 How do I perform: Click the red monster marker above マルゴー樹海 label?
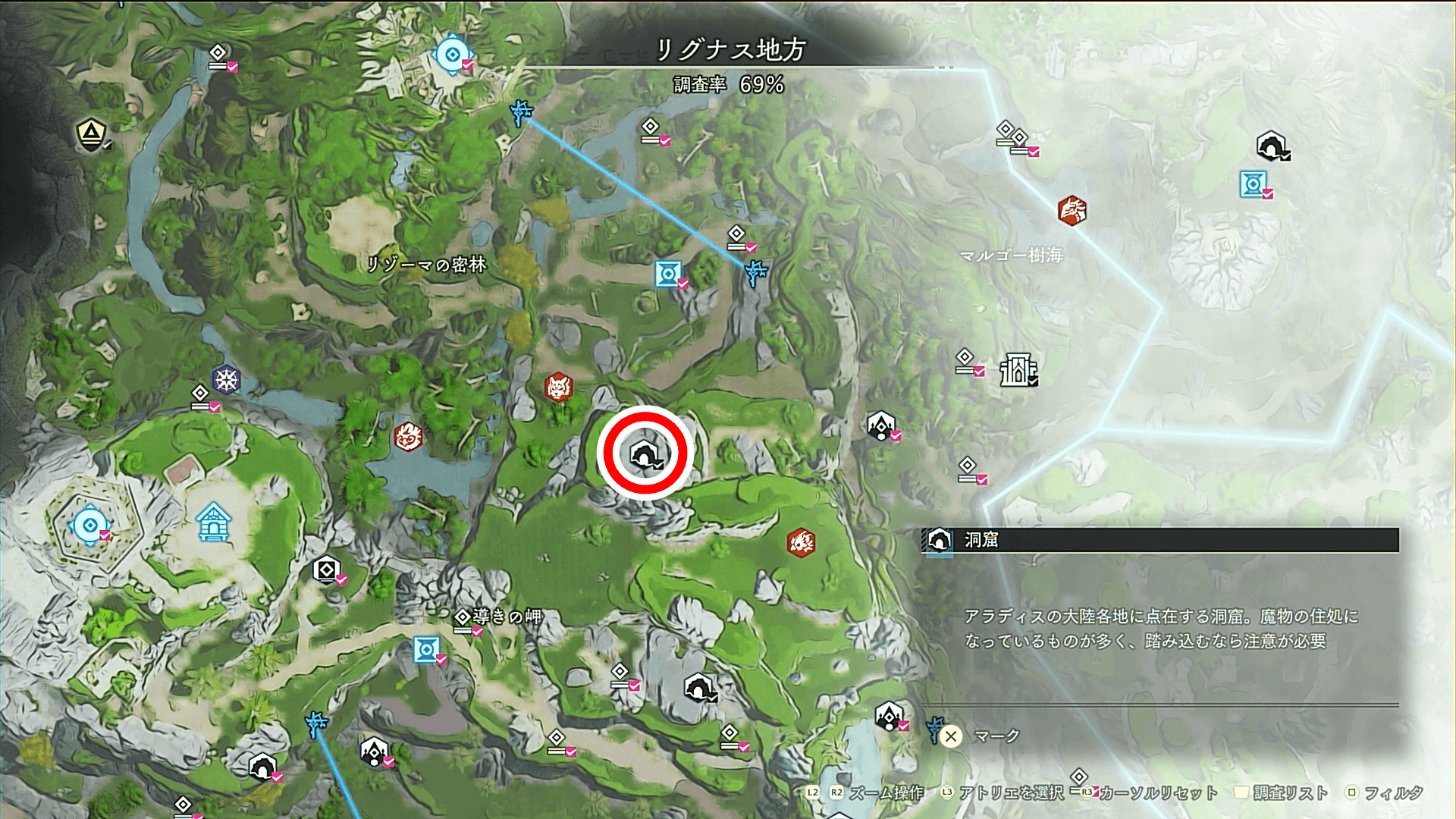coord(1072,210)
